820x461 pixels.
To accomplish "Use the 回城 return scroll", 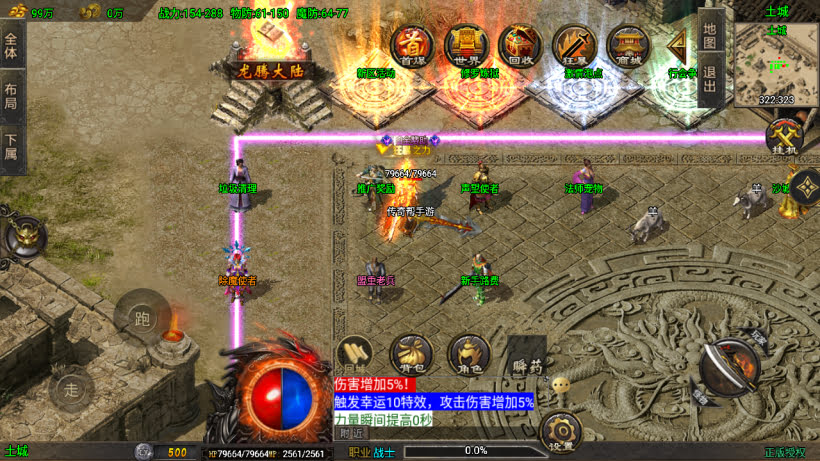I will coord(355,354).
